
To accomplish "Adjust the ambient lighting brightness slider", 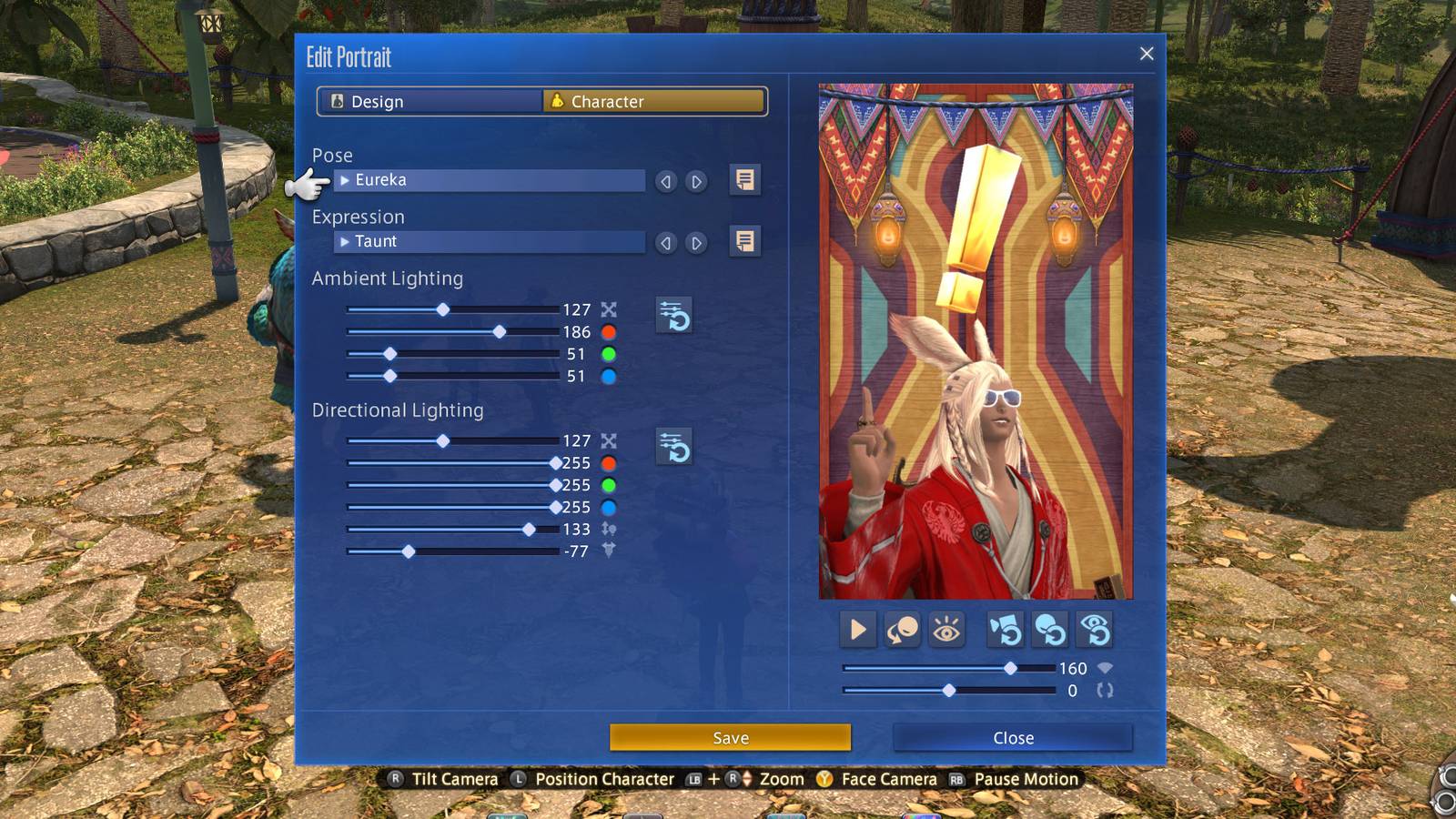I will tap(442, 310).
